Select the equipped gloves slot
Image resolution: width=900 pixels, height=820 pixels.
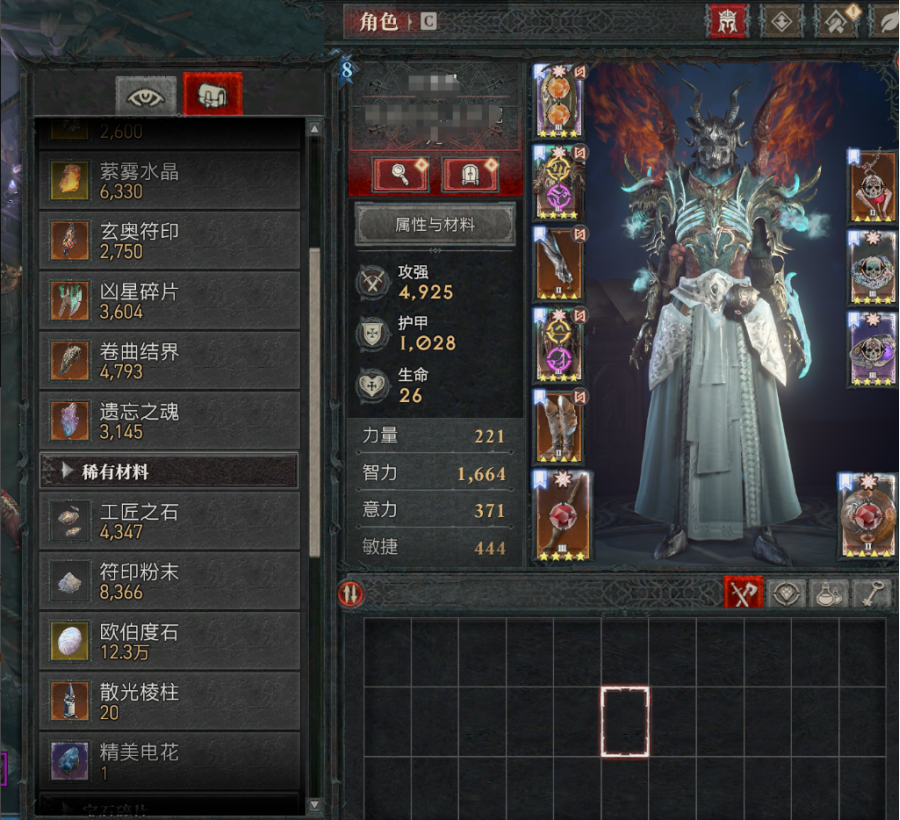tap(559, 263)
